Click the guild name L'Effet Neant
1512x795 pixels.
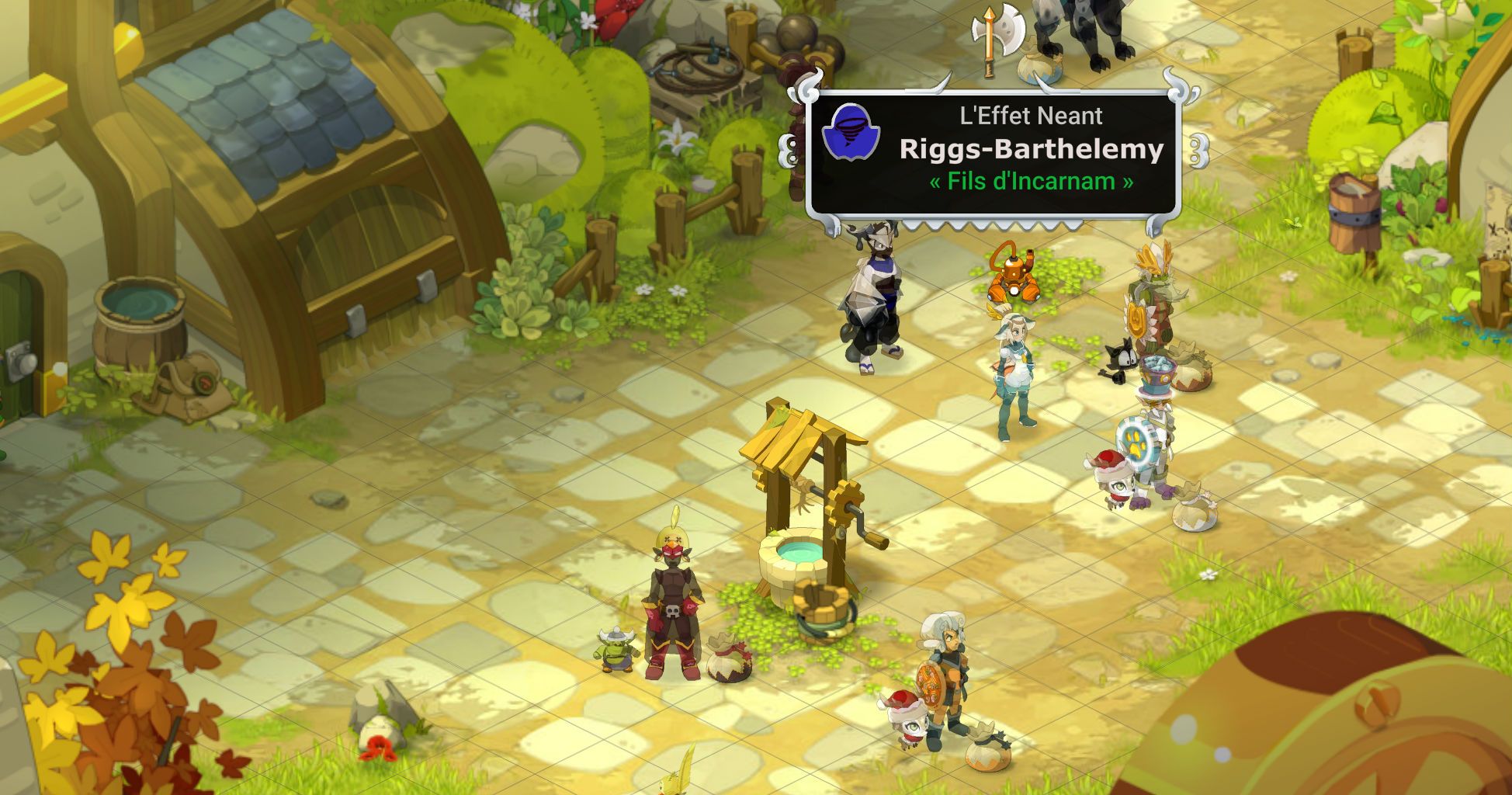[x=1028, y=116]
